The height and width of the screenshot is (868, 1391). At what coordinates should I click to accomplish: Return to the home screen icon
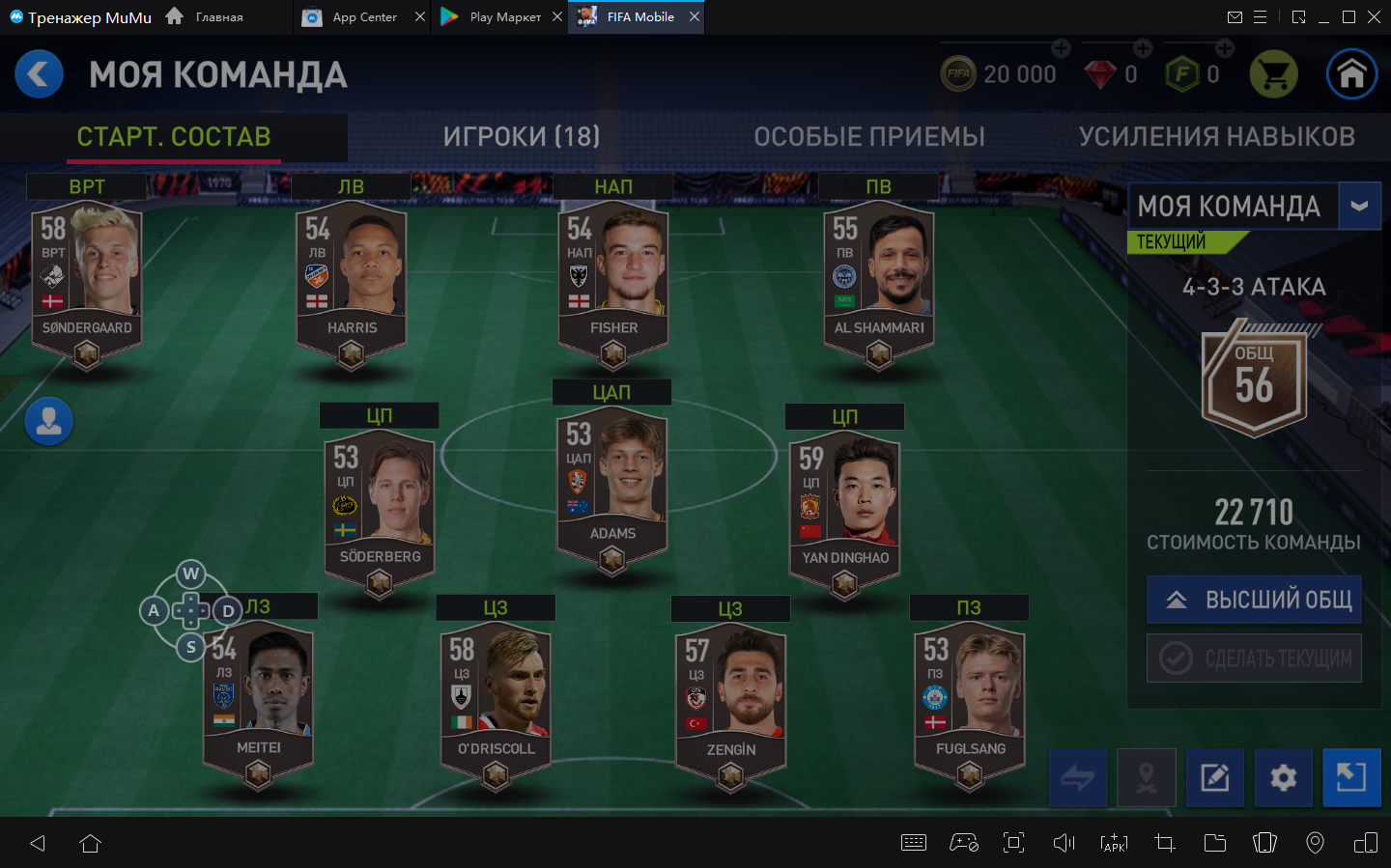[x=1351, y=74]
